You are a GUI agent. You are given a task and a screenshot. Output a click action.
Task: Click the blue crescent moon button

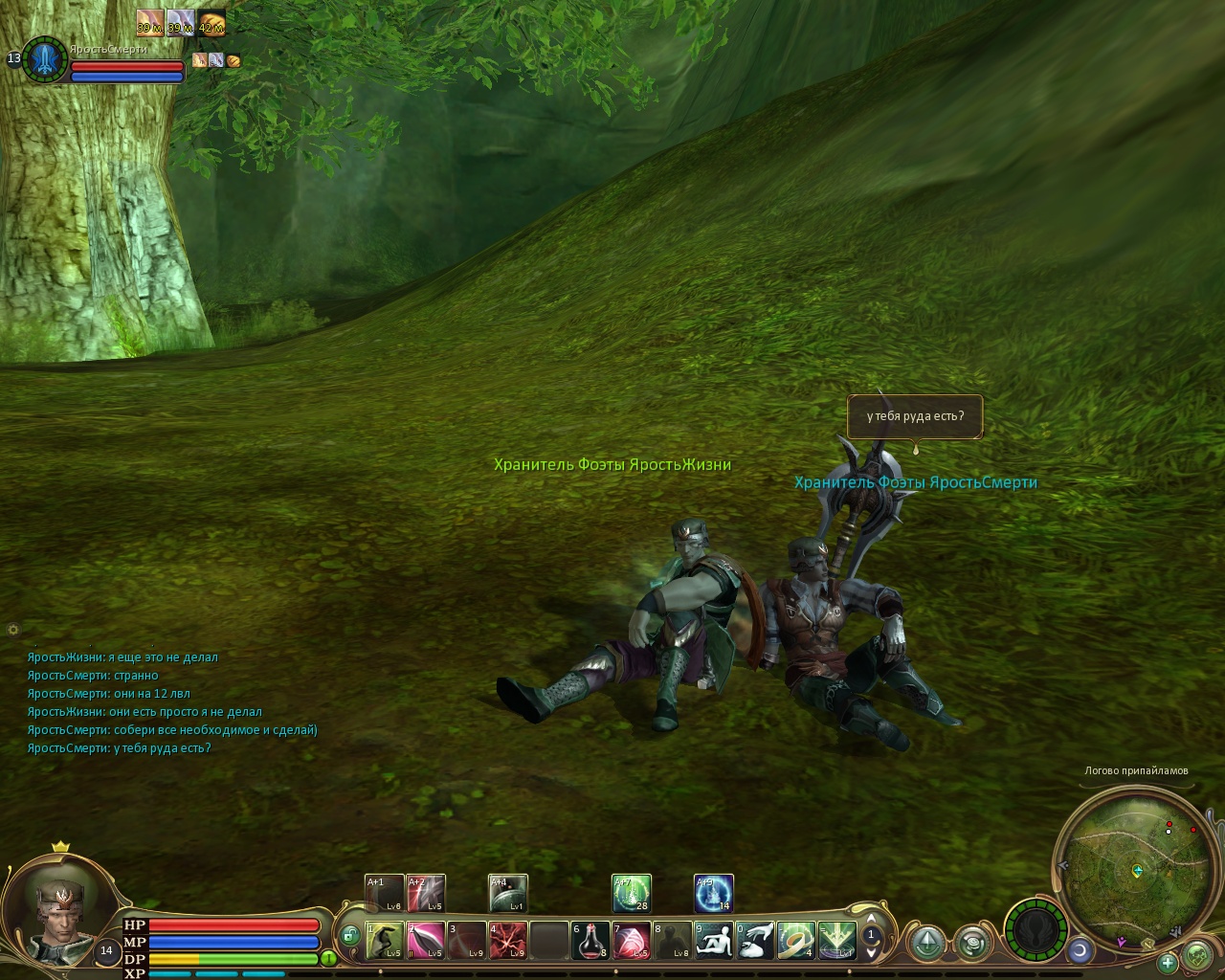[1080, 950]
